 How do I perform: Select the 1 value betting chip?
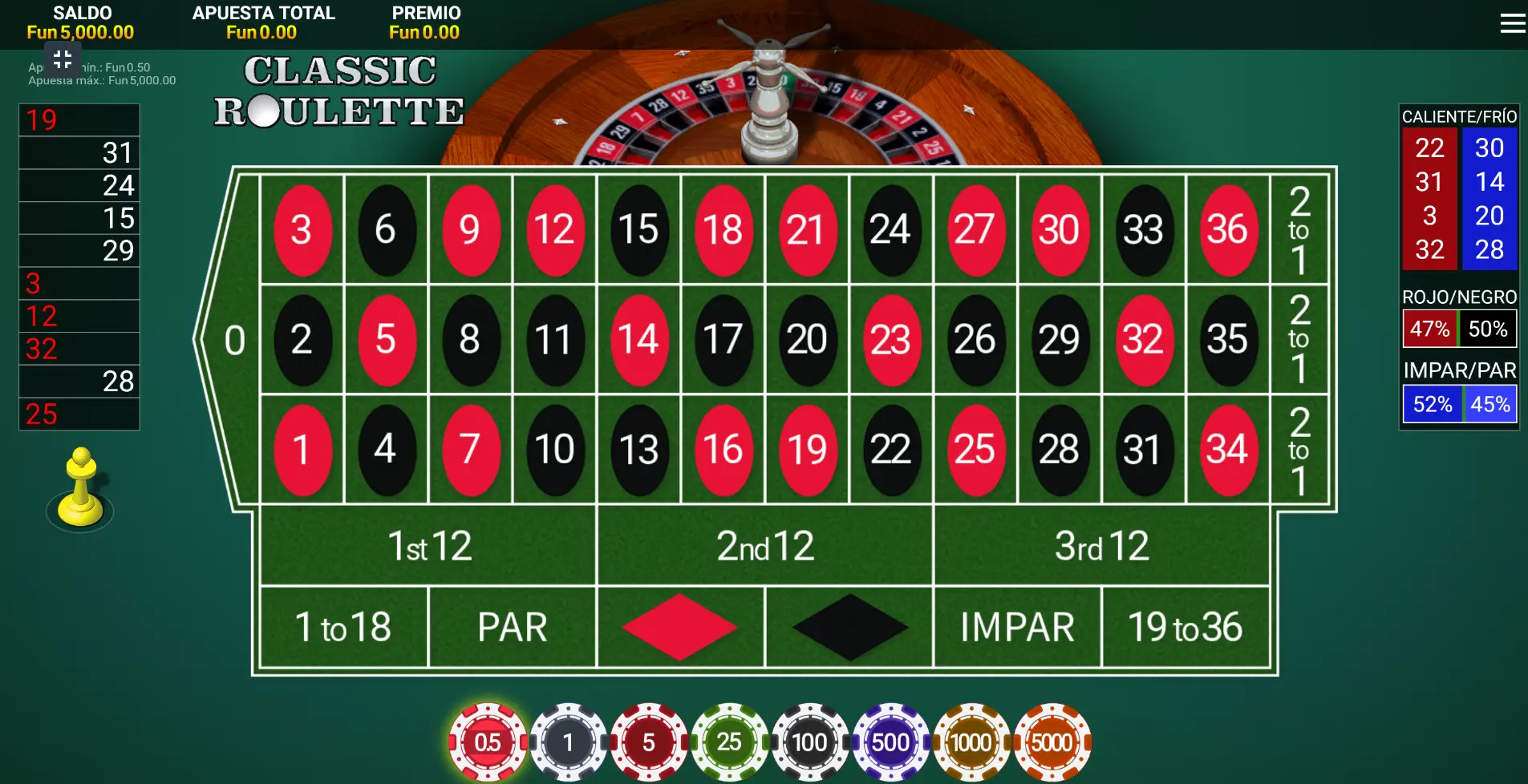click(569, 742)
